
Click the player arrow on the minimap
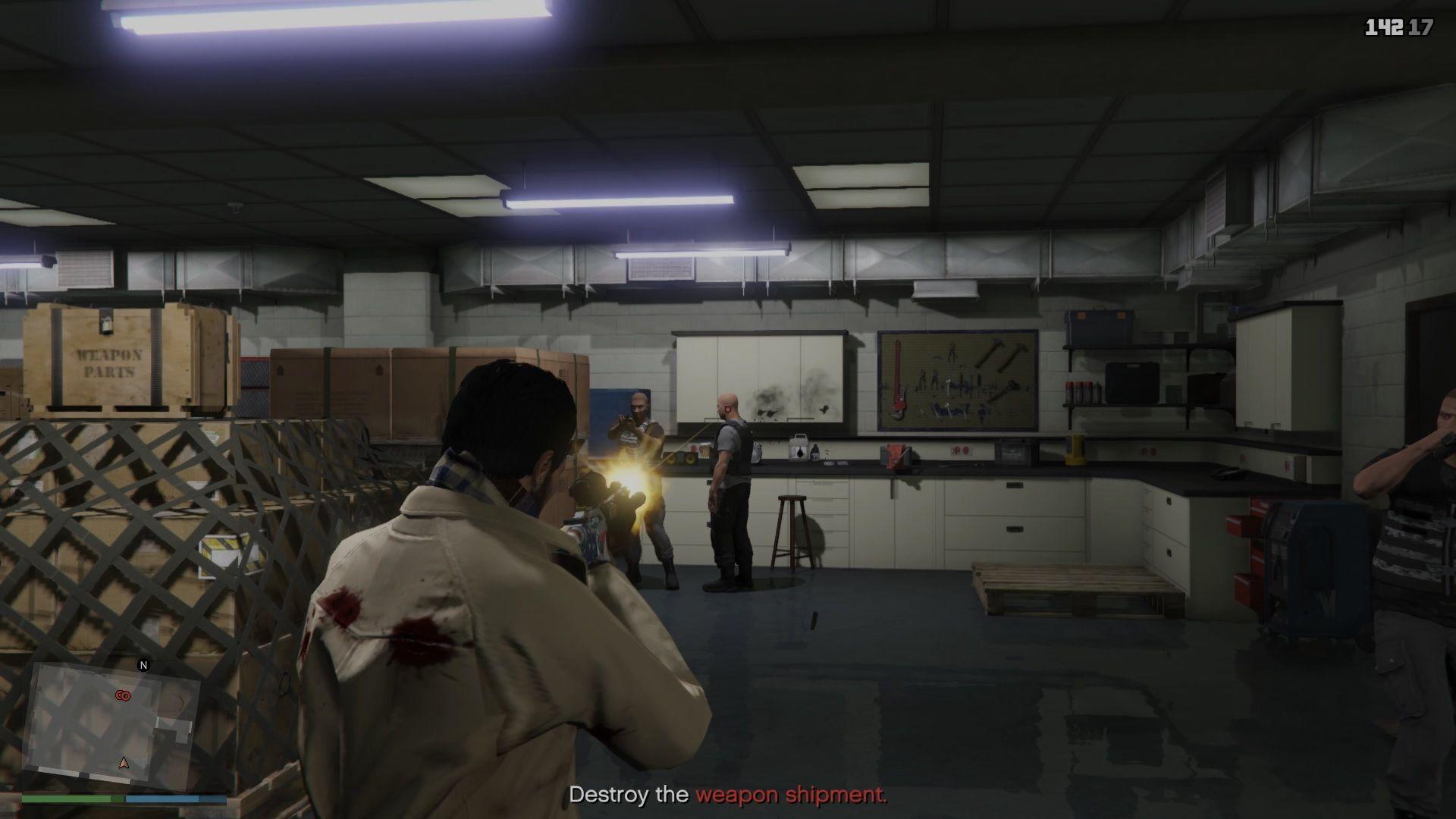(x=124, y=762)
